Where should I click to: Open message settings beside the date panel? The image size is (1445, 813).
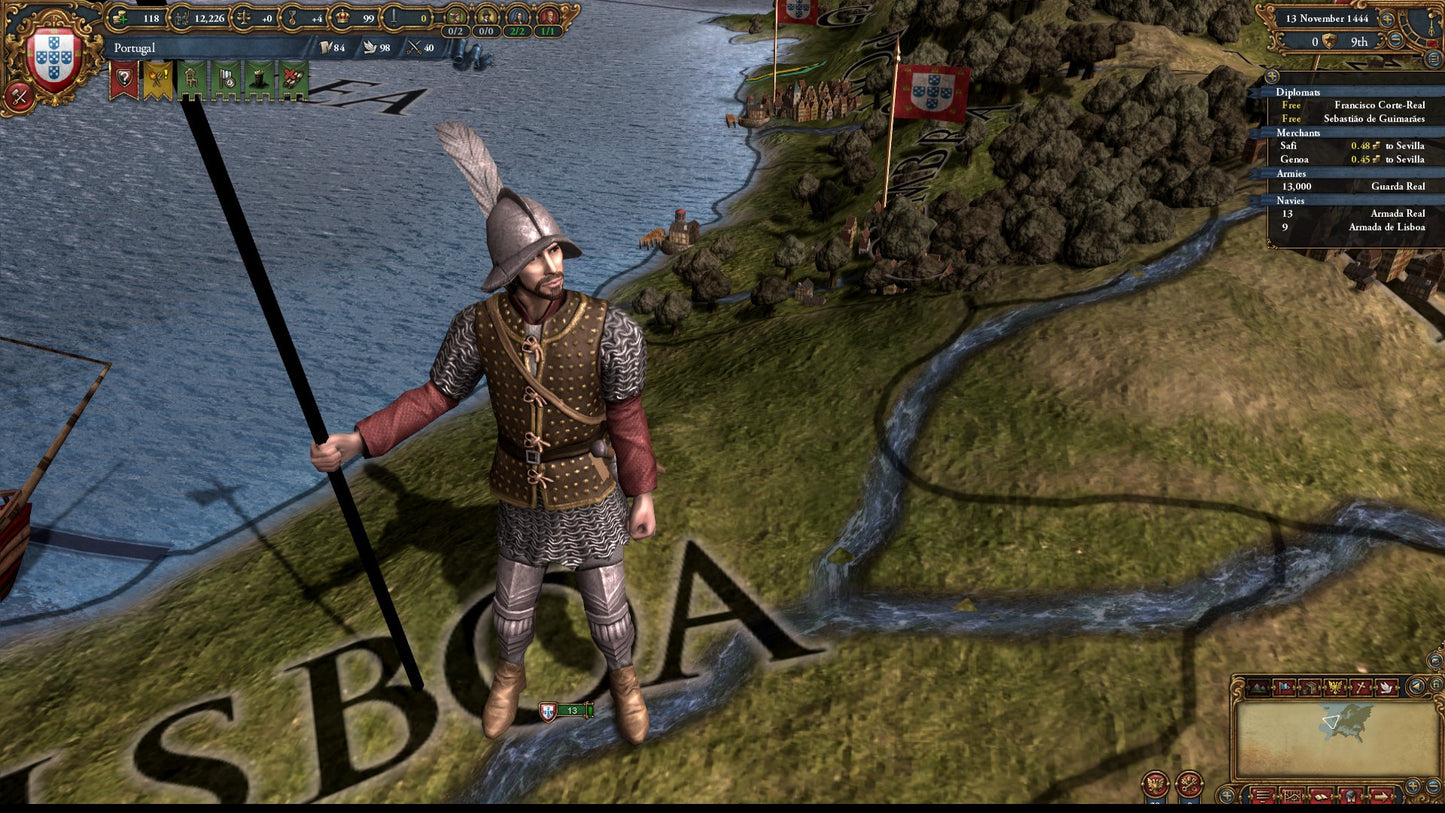pos(1432,56)
